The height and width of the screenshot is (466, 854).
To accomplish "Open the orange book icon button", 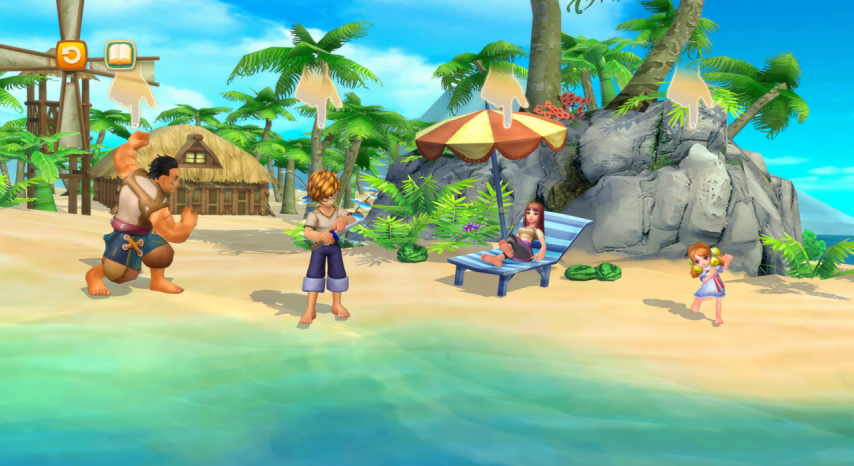I will (x=120, y=55).
